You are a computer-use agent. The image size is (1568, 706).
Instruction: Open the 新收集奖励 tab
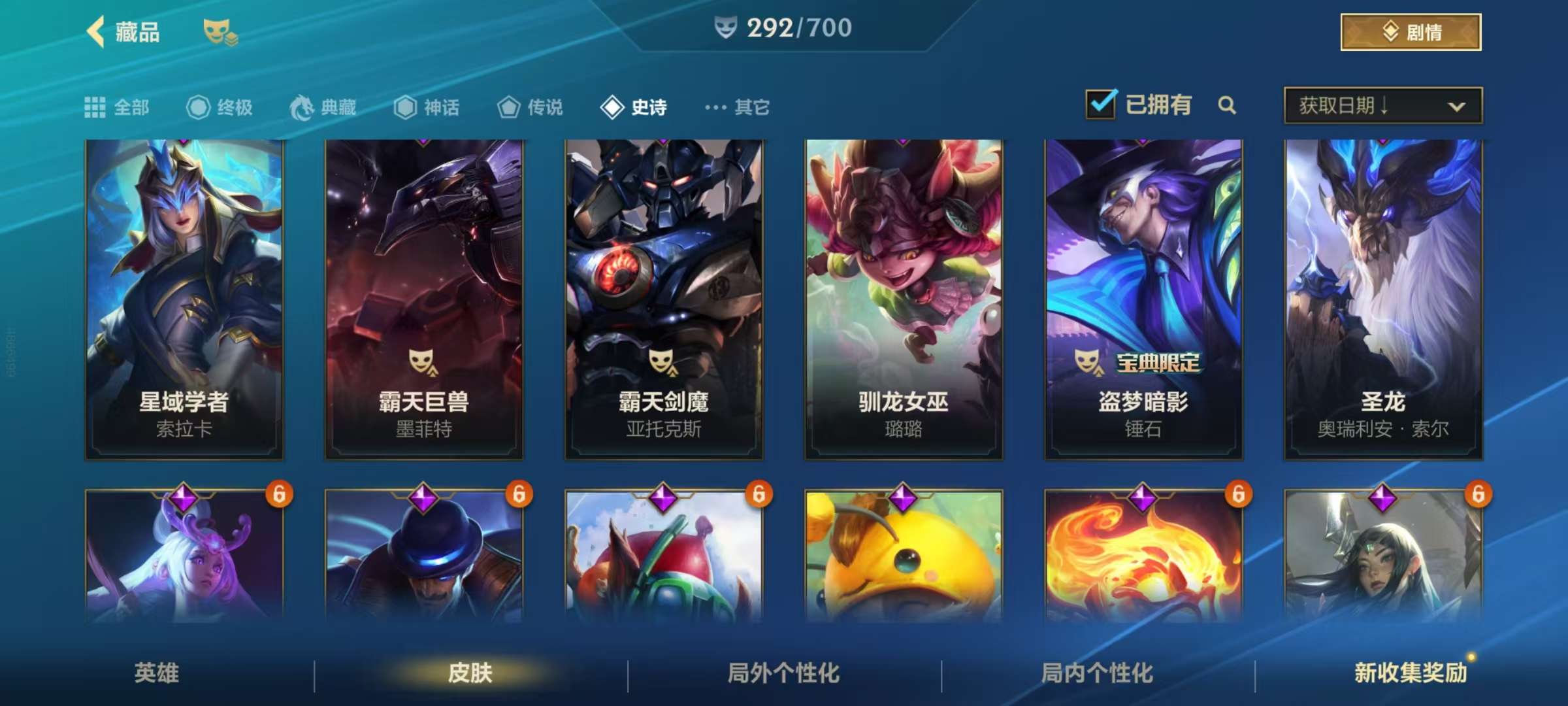[1410, 673]
